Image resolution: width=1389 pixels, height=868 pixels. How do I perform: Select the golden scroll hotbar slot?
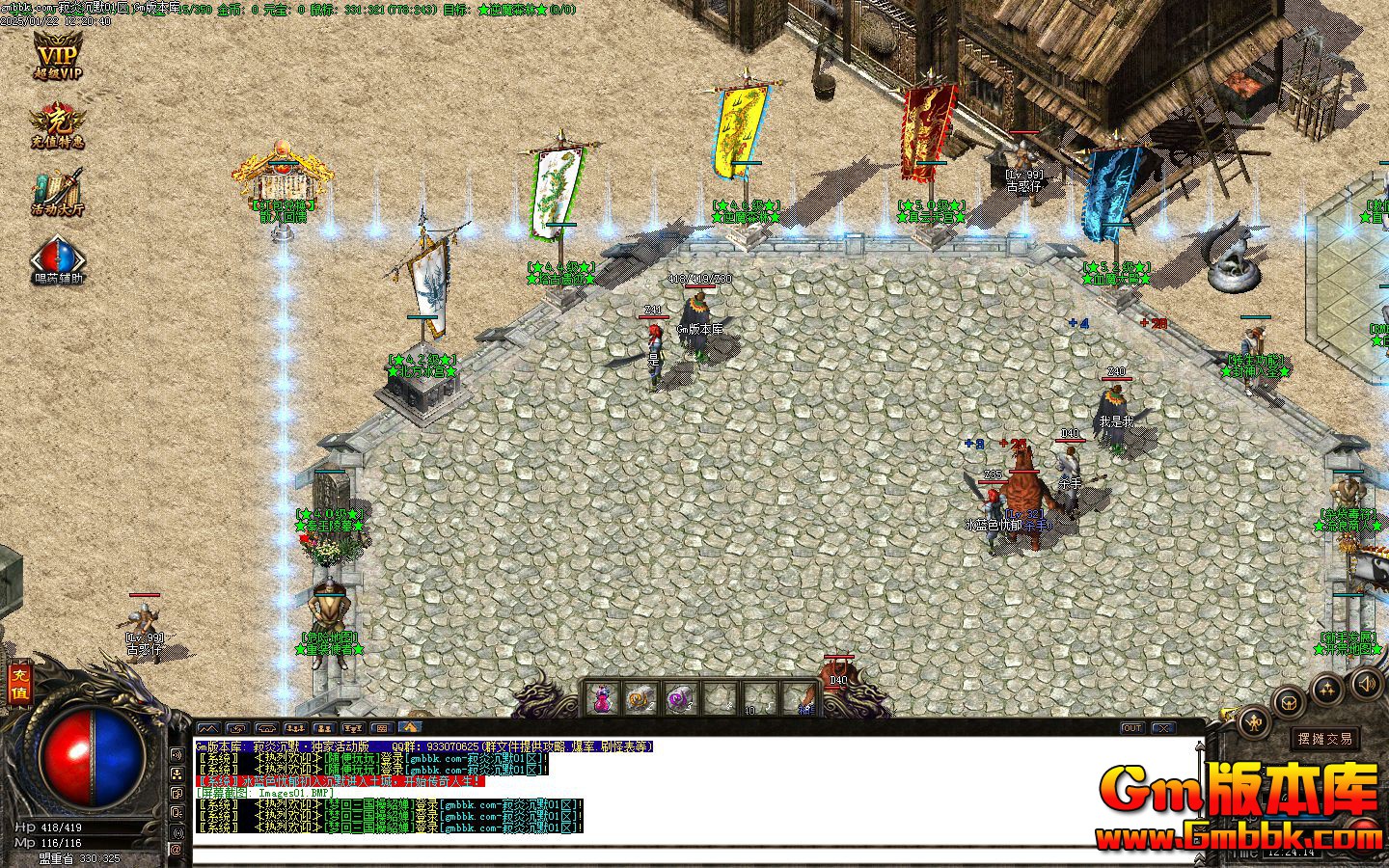tap(640, 697)
